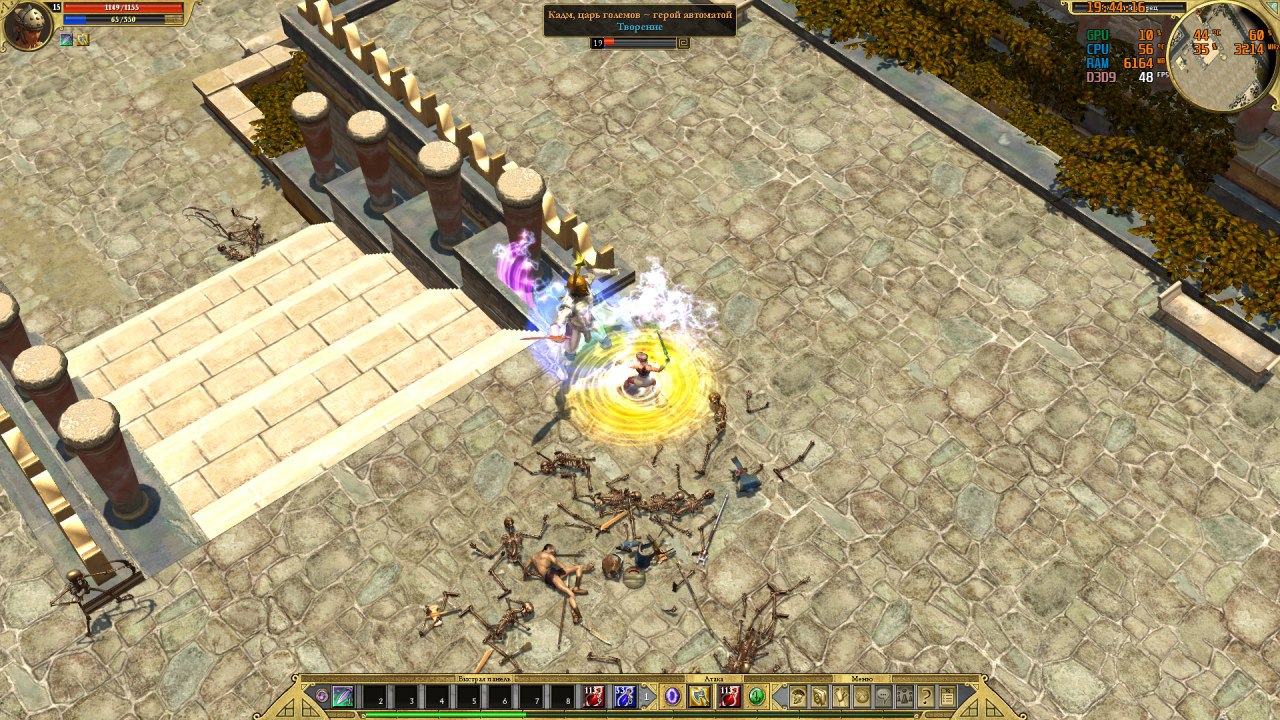1280x720 pixels.
Task: Open the hero portrait in the corner
Action: click(x=27, y=26)
